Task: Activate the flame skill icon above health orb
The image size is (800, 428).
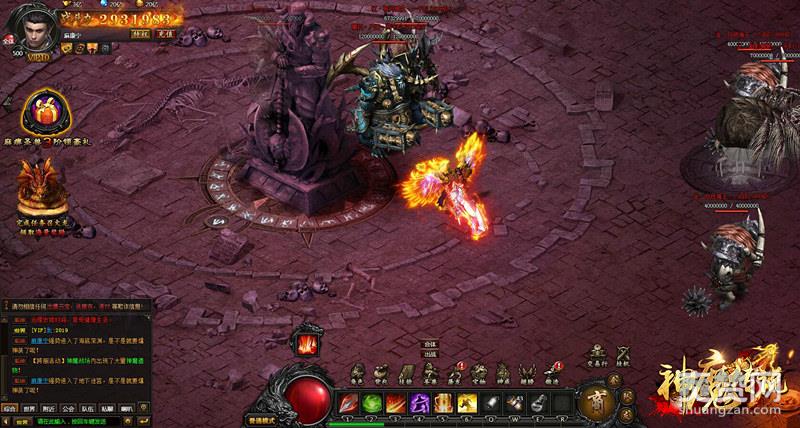Action: (x=304, y=342)
